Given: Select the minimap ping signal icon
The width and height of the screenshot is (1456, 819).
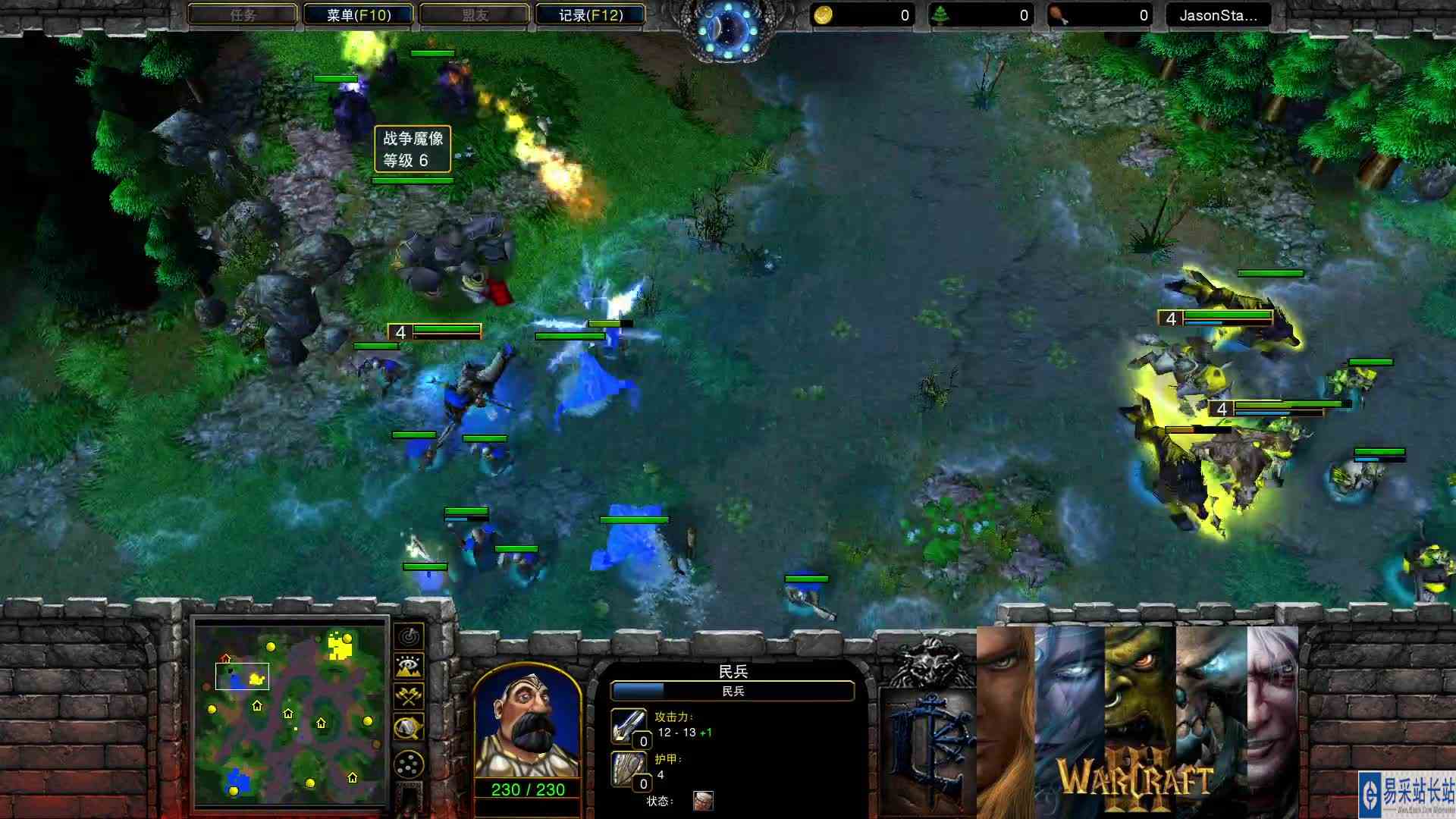Looking at the screenshot, I should (409, 639).
